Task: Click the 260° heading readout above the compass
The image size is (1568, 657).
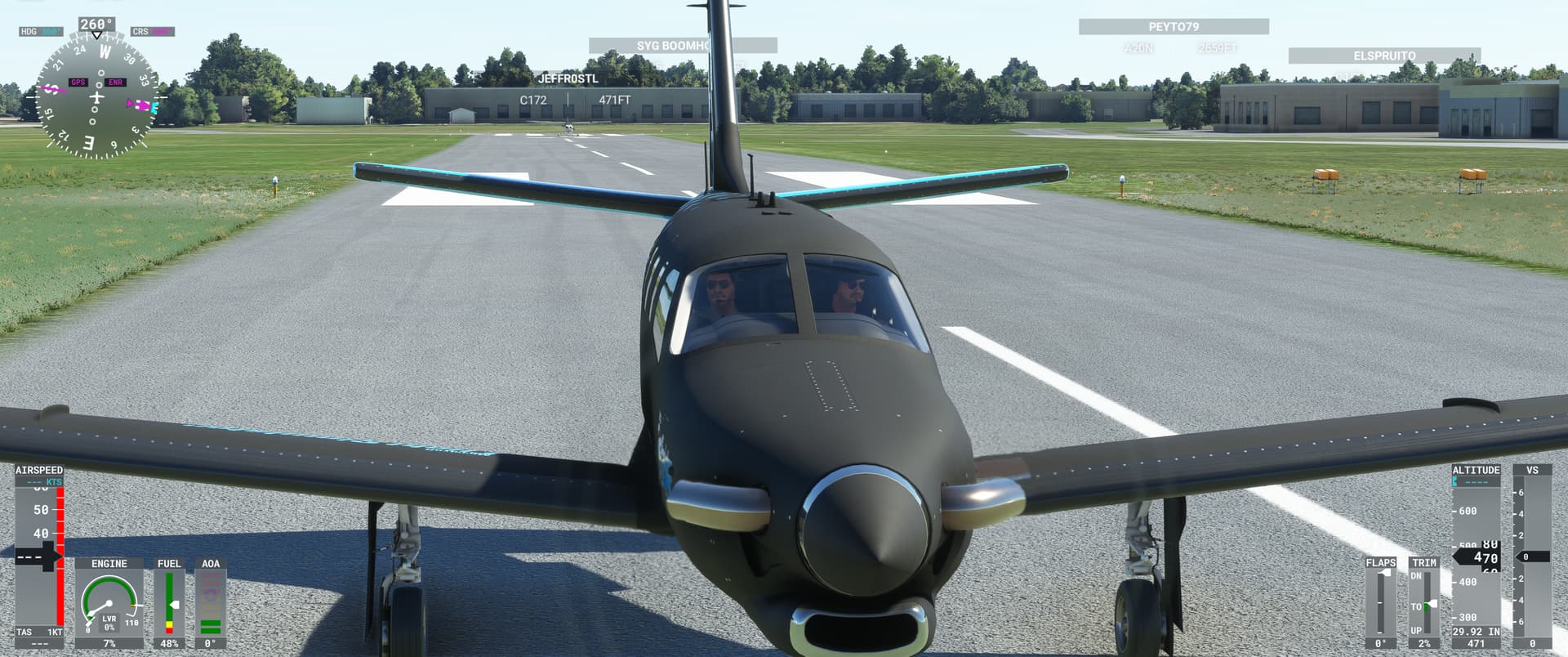Action: pyautogui.click(x=96, y=25)
